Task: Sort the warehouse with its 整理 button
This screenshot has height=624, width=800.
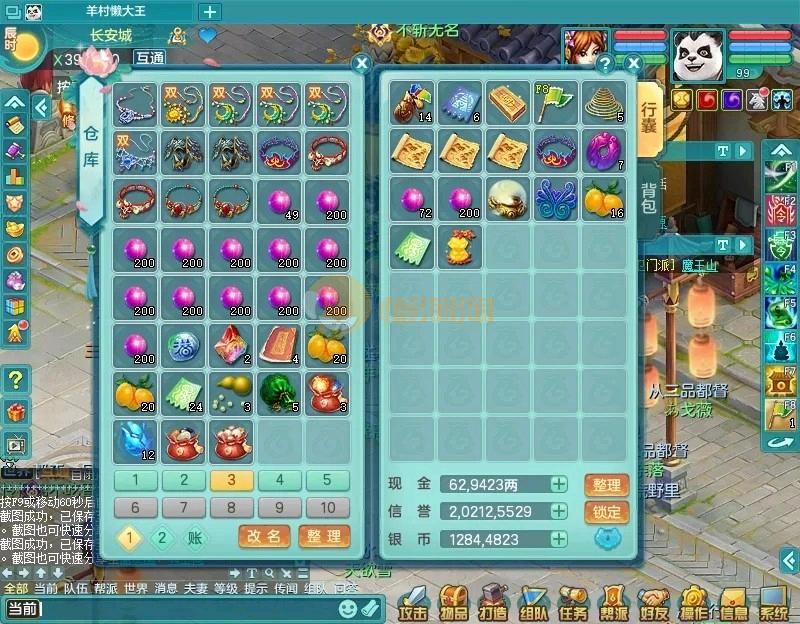Action: tap(324, 537)
